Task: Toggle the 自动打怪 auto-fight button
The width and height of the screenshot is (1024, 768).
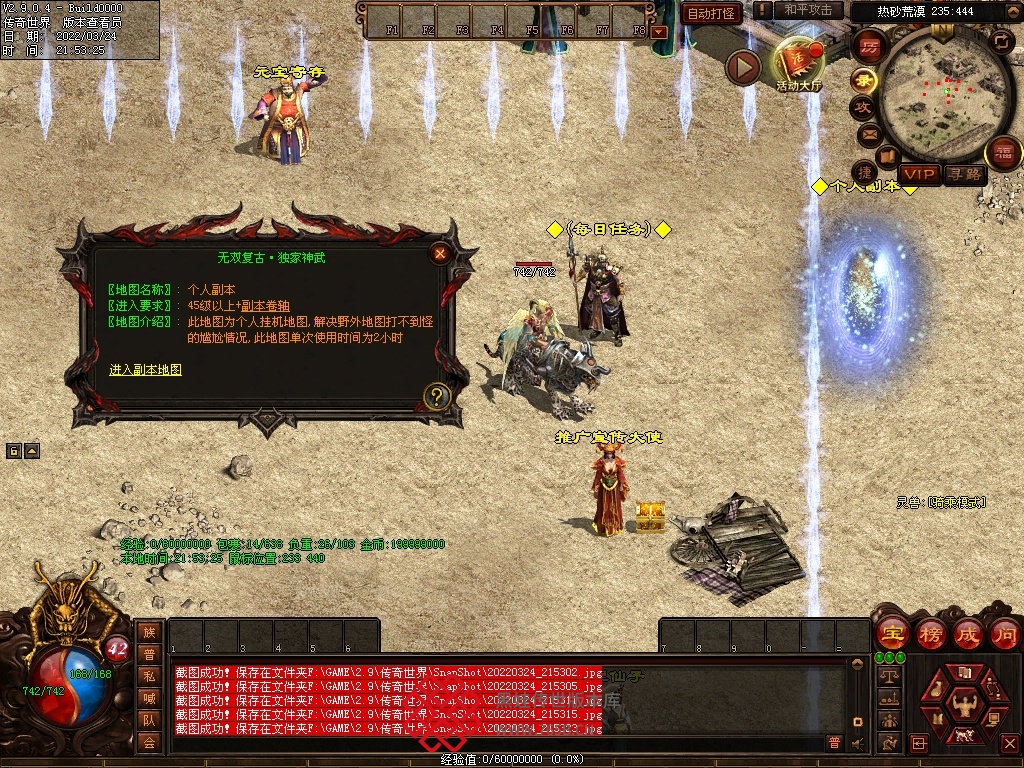Action: click(711, 13)
